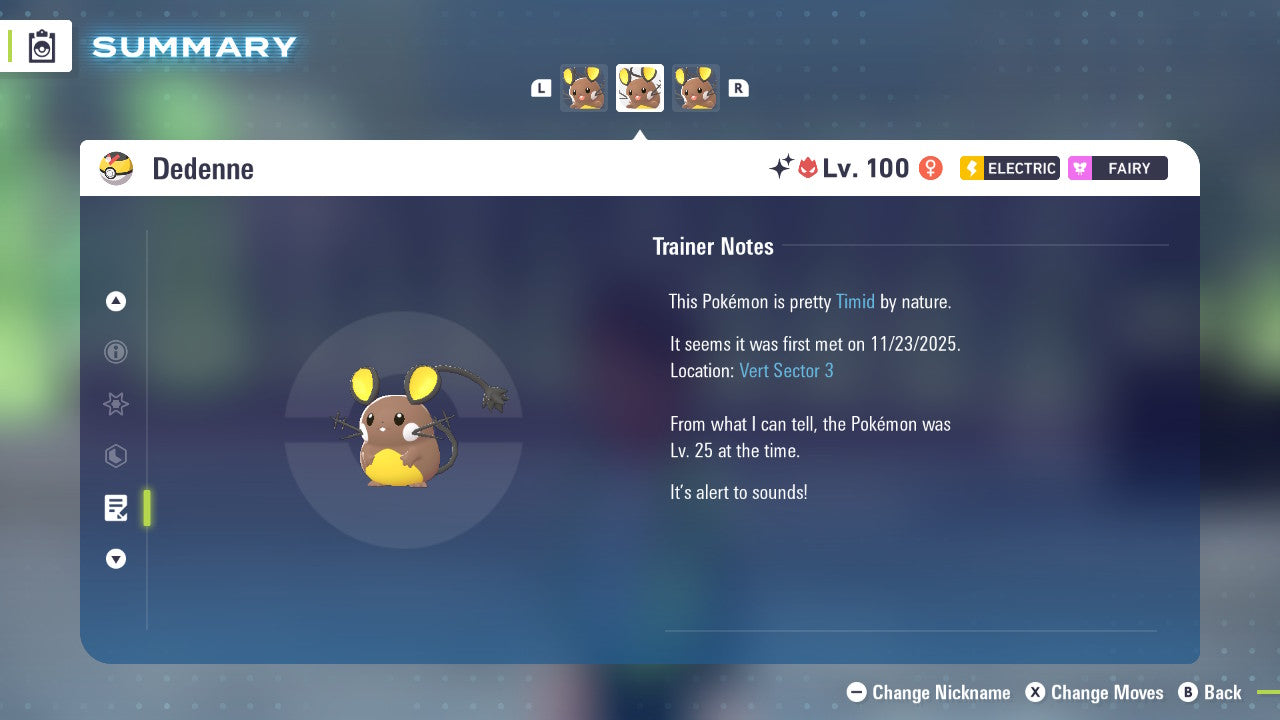Click the down arrow below the sidebar icons
This screenshot has width=1280, height=720.
click(x=116, y=559)
